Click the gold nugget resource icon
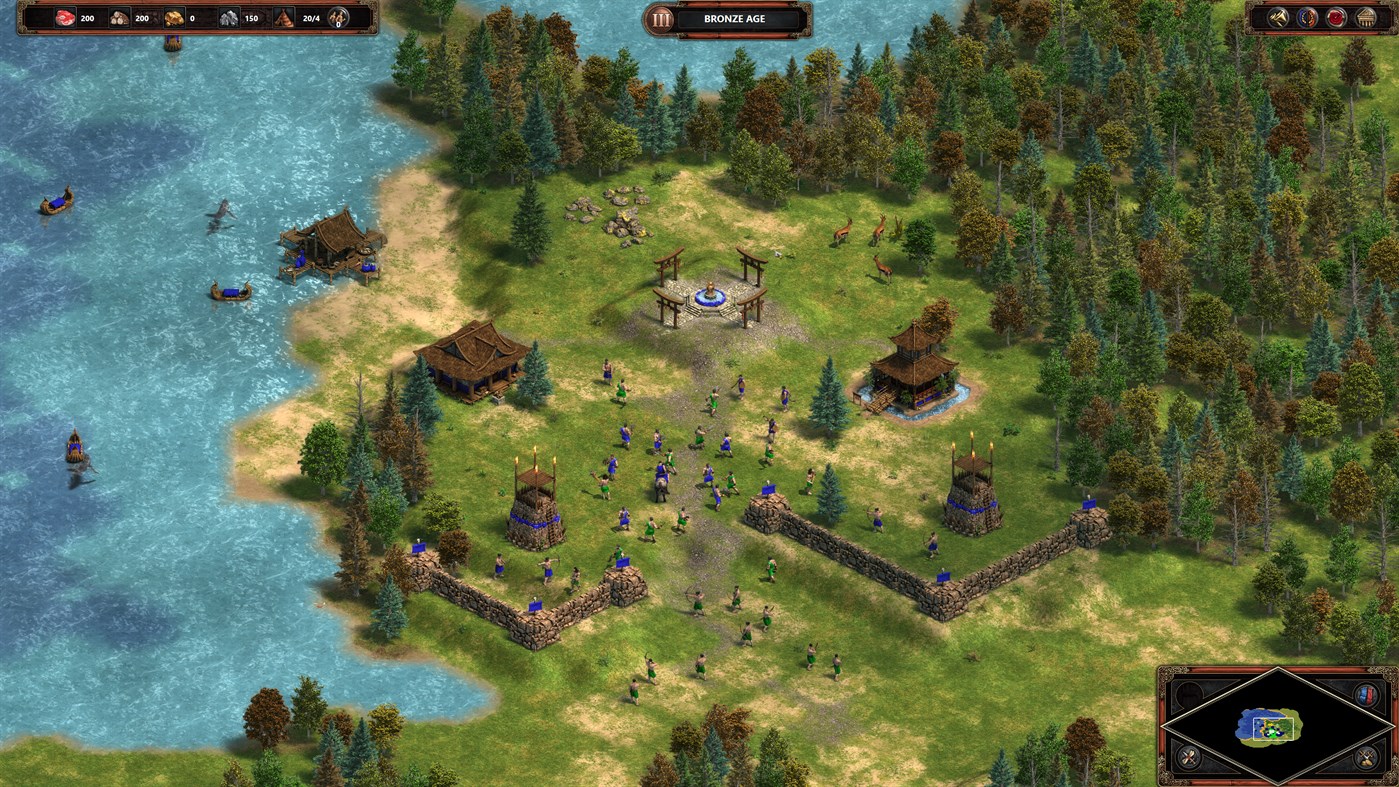This screenshot has height=787, width=1399. pos(173,18)
